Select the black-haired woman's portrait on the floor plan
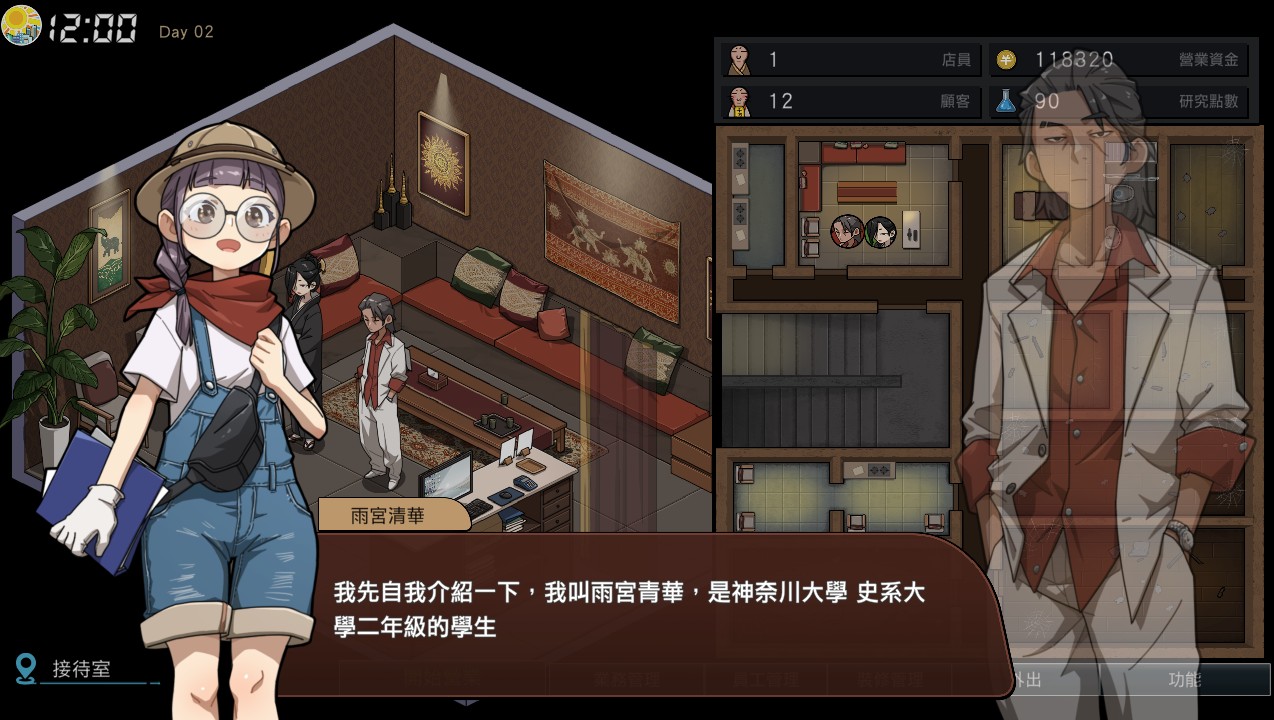This screenshot has height=720, width=1274. 880,231
